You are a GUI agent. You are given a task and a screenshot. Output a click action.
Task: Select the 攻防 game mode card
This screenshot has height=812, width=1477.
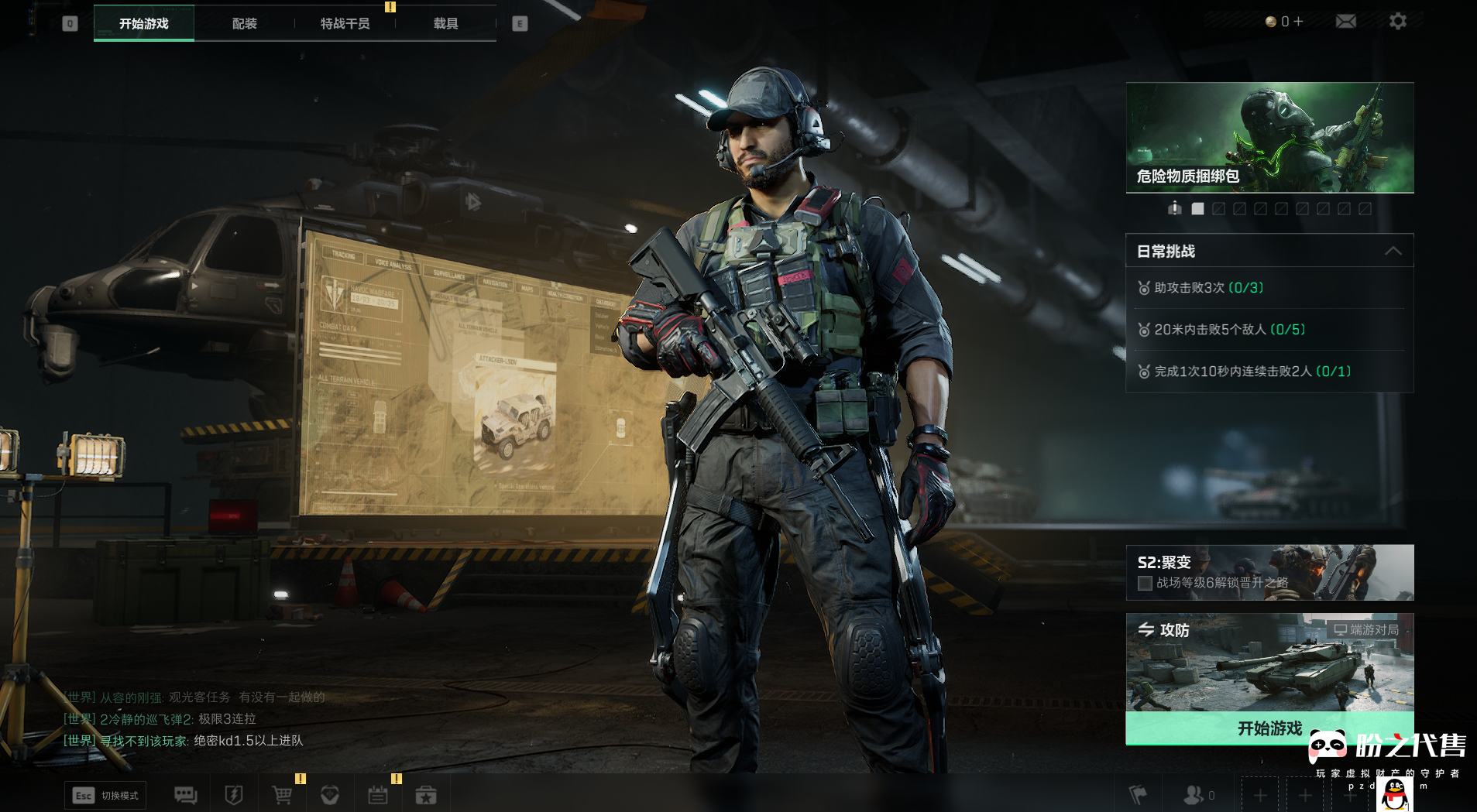tap(1269, 663)
